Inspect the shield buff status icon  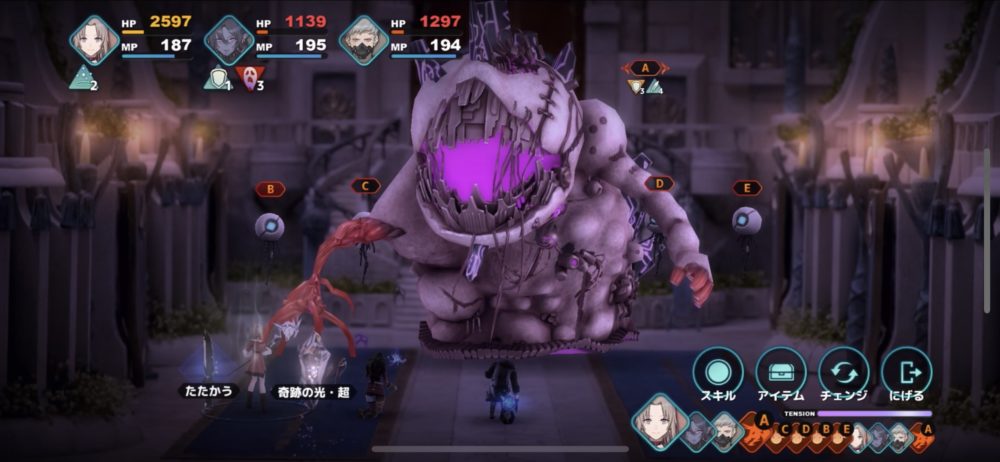pyautogui.click(x=216, y=78)
